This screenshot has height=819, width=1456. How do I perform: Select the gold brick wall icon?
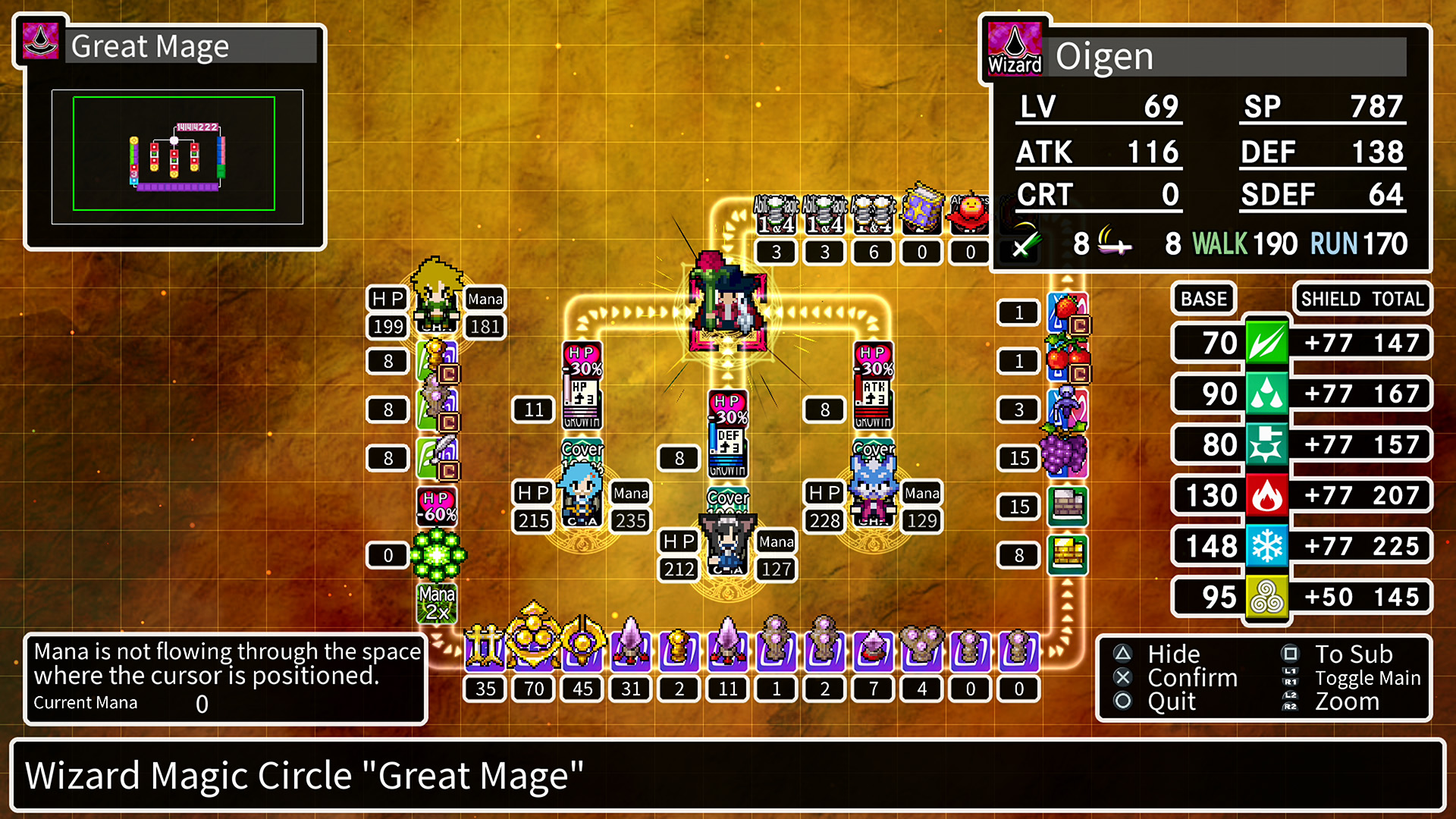coord(1069,555)
